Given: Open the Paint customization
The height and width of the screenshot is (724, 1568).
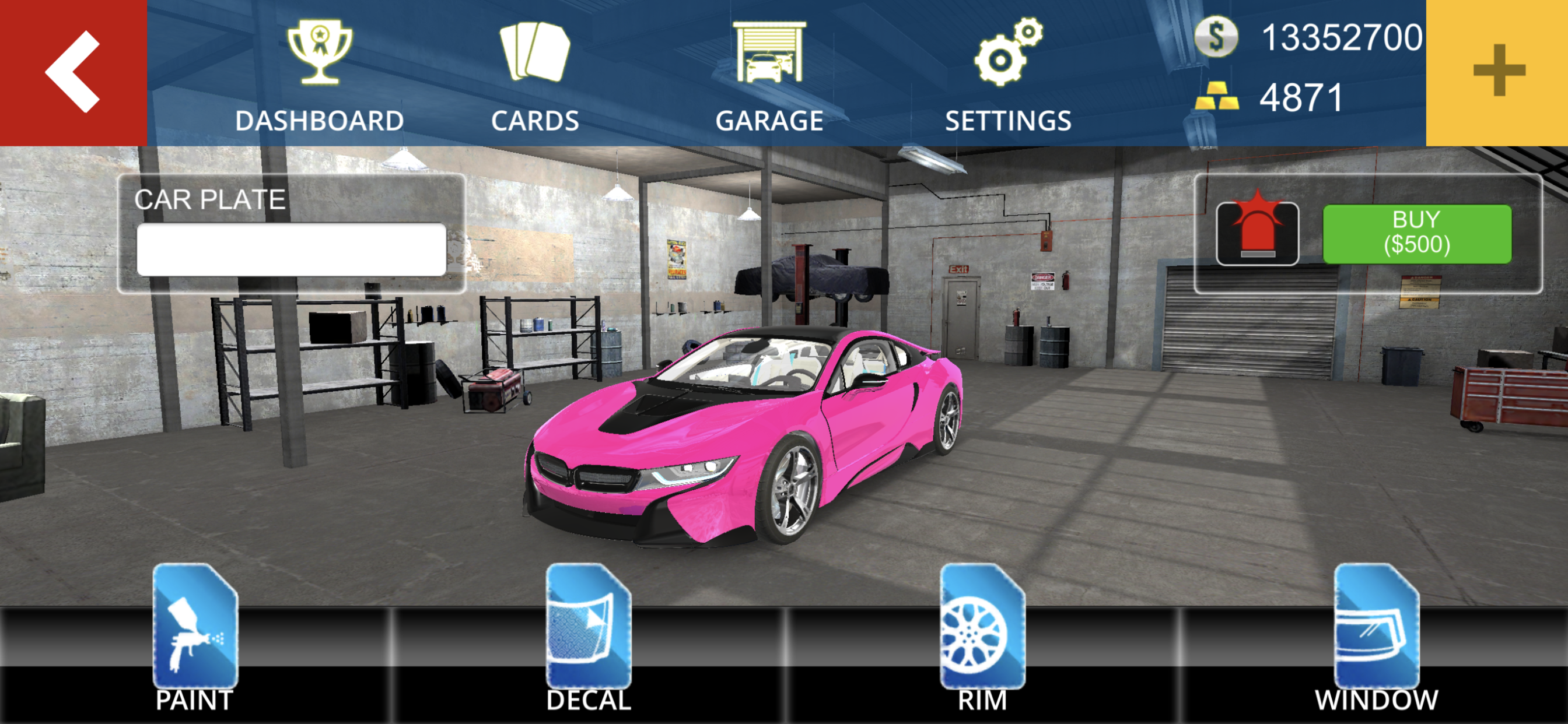Looking at the screenshot, I should click(195, 636).
